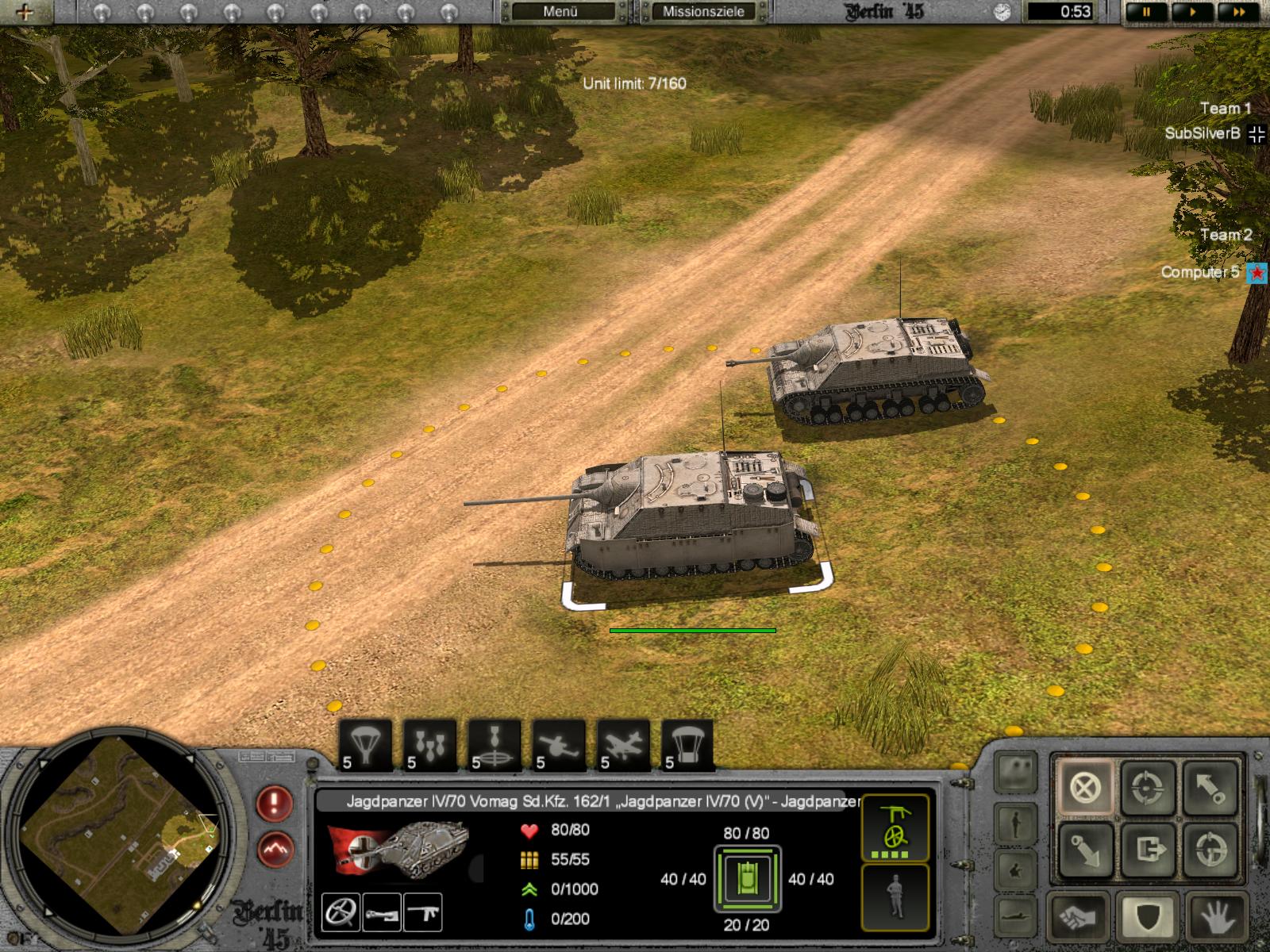
Task: Choose the raised fist aggressive stance
Action: point(1079,919)
